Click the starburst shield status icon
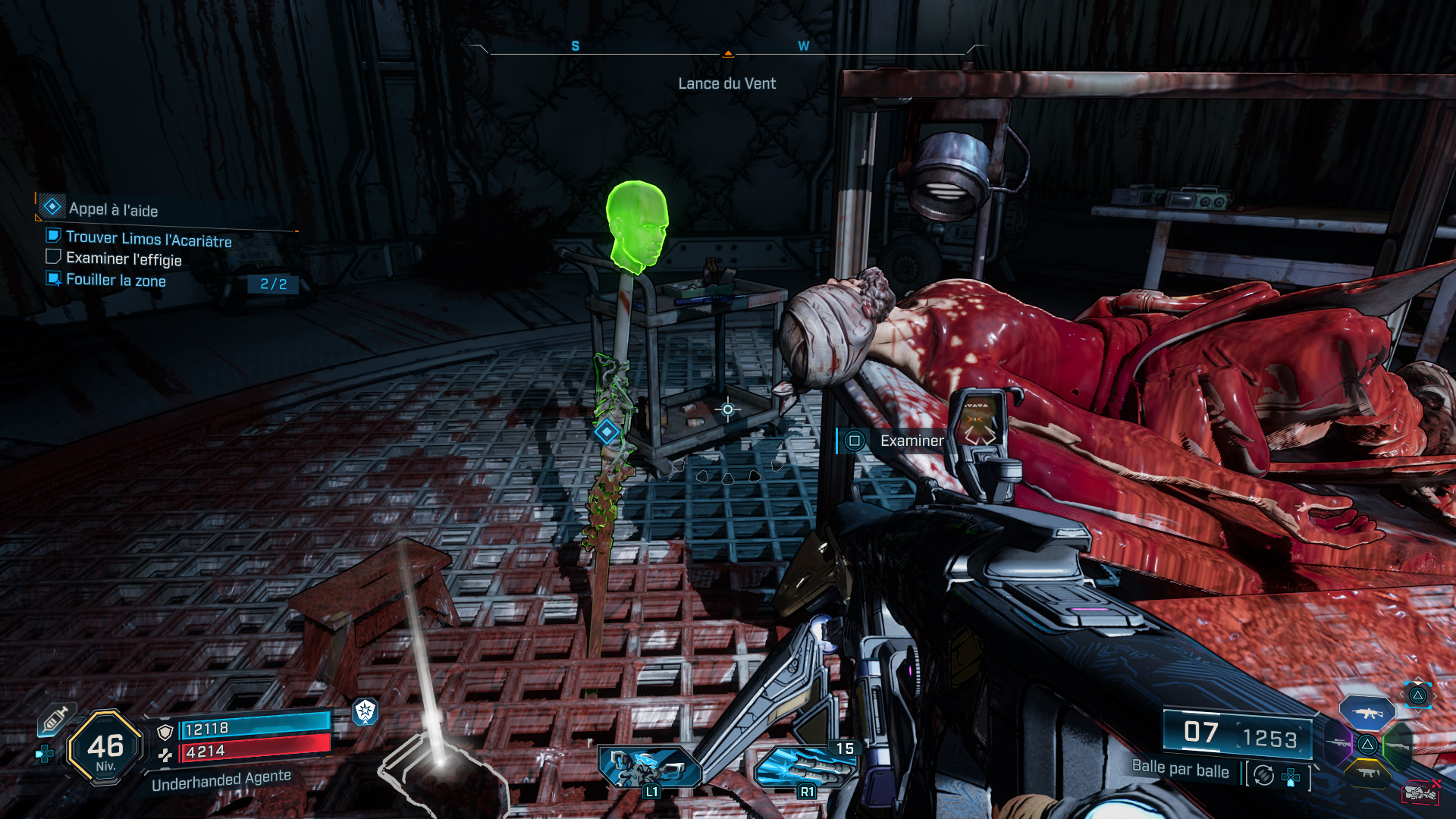The height and width of the screenshot is (819, 1456). [x=366, y=711]
